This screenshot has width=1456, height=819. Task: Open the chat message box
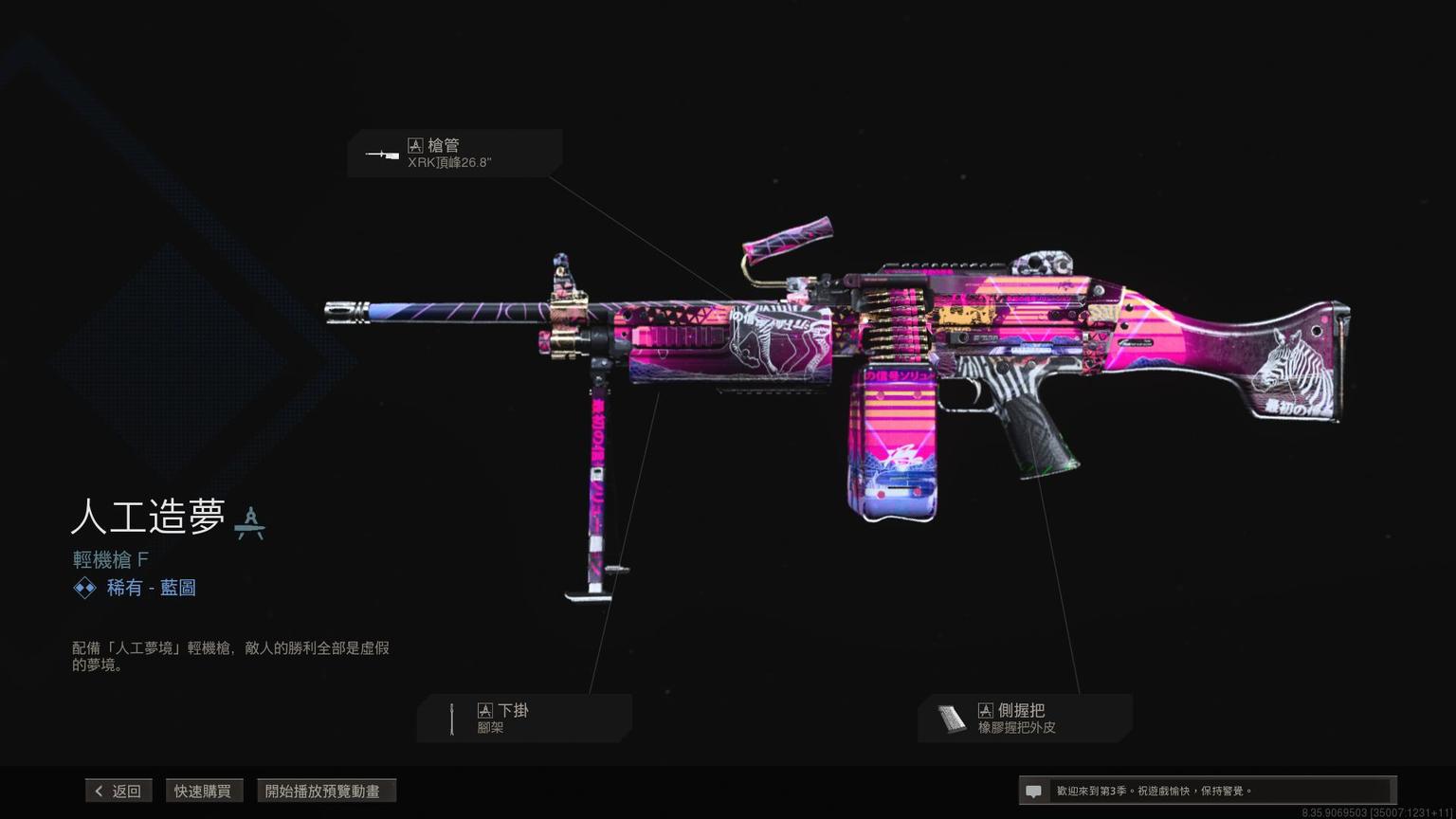(1206, 791)
